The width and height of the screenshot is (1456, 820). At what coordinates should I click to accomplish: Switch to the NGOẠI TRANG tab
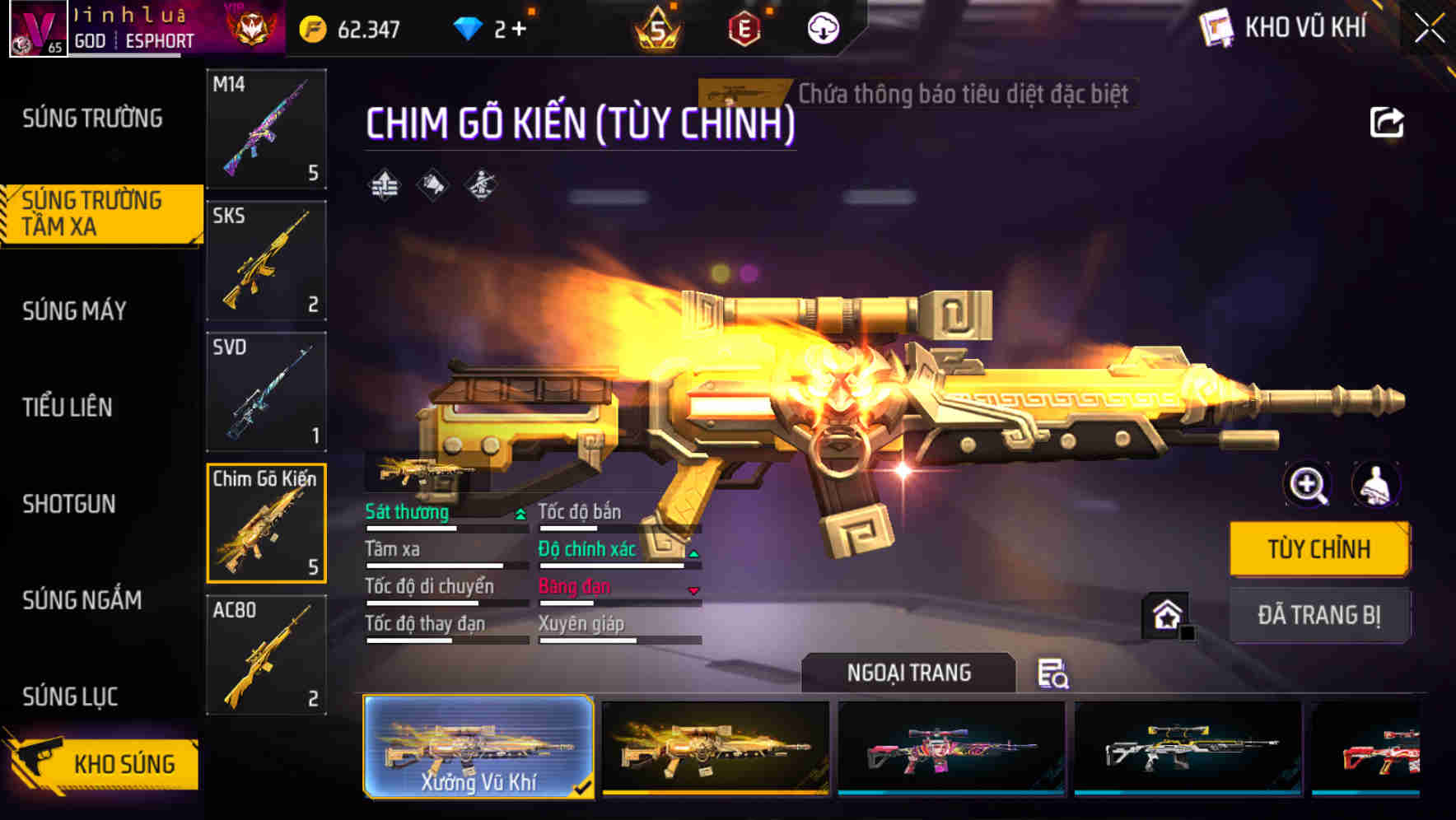(907, 672)
